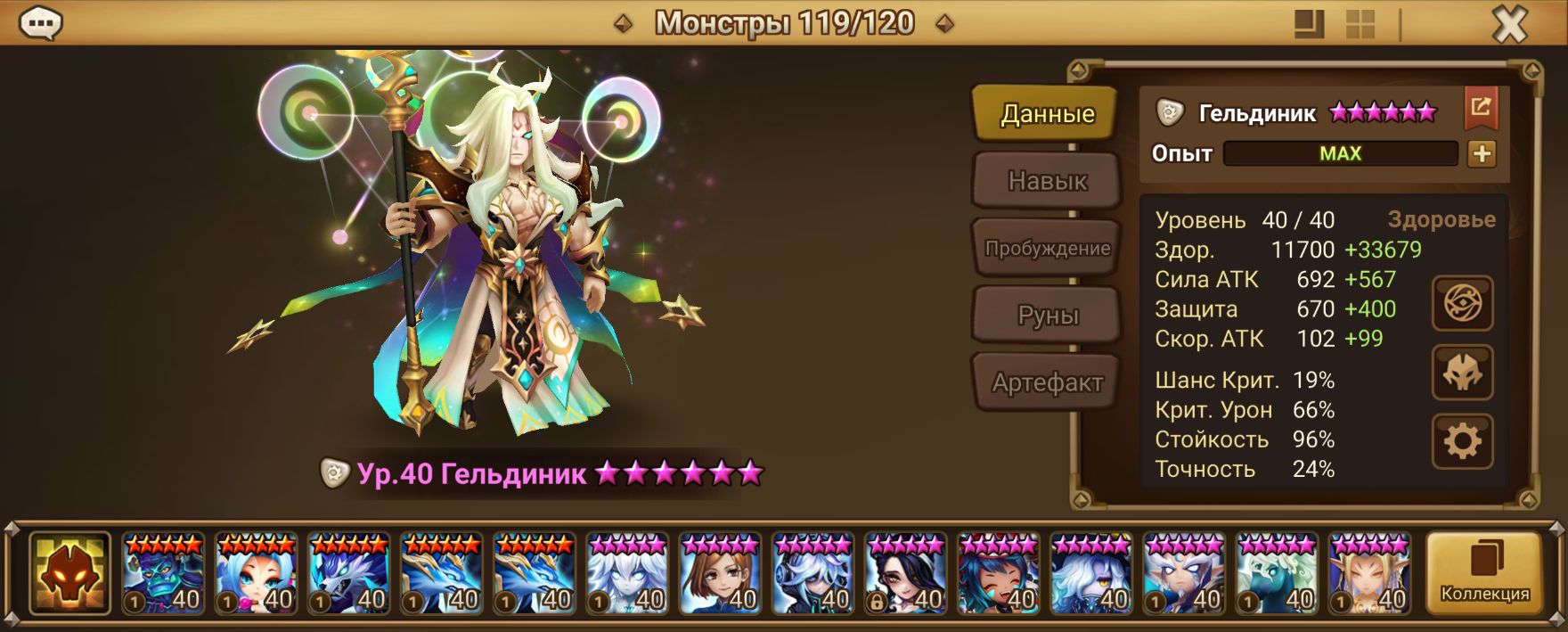
Task: Switch to the grid view layout
Action: click(x=1360, y=25)
